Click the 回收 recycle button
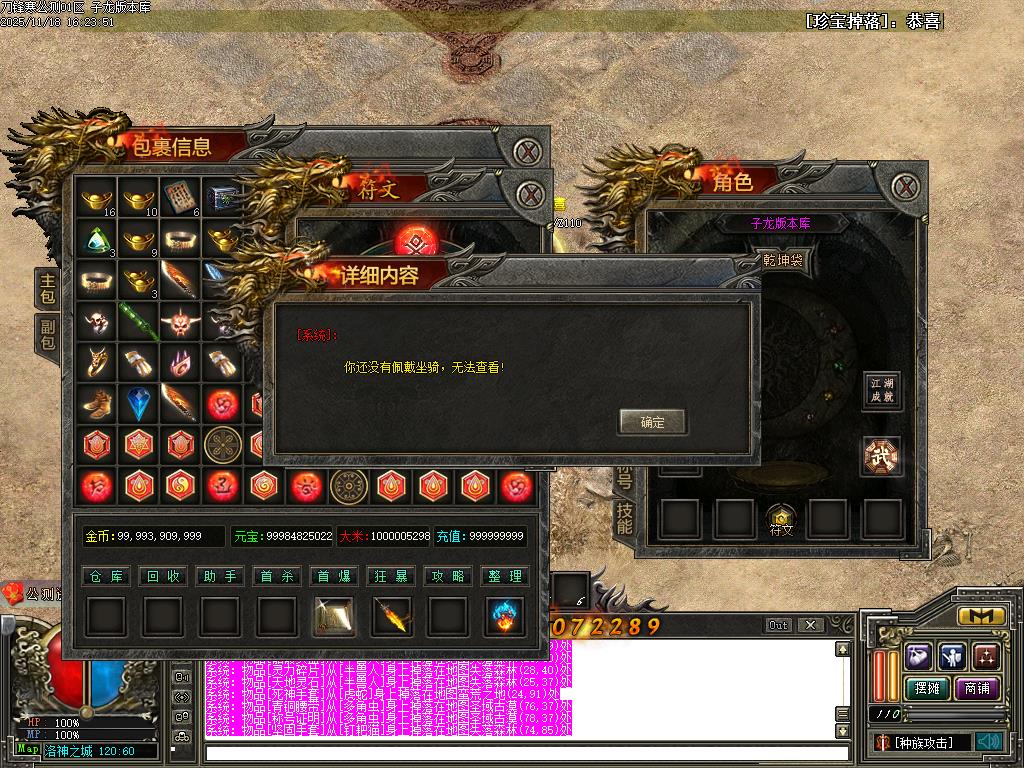Screen dimensions: 1024x768 click(162, 576)
